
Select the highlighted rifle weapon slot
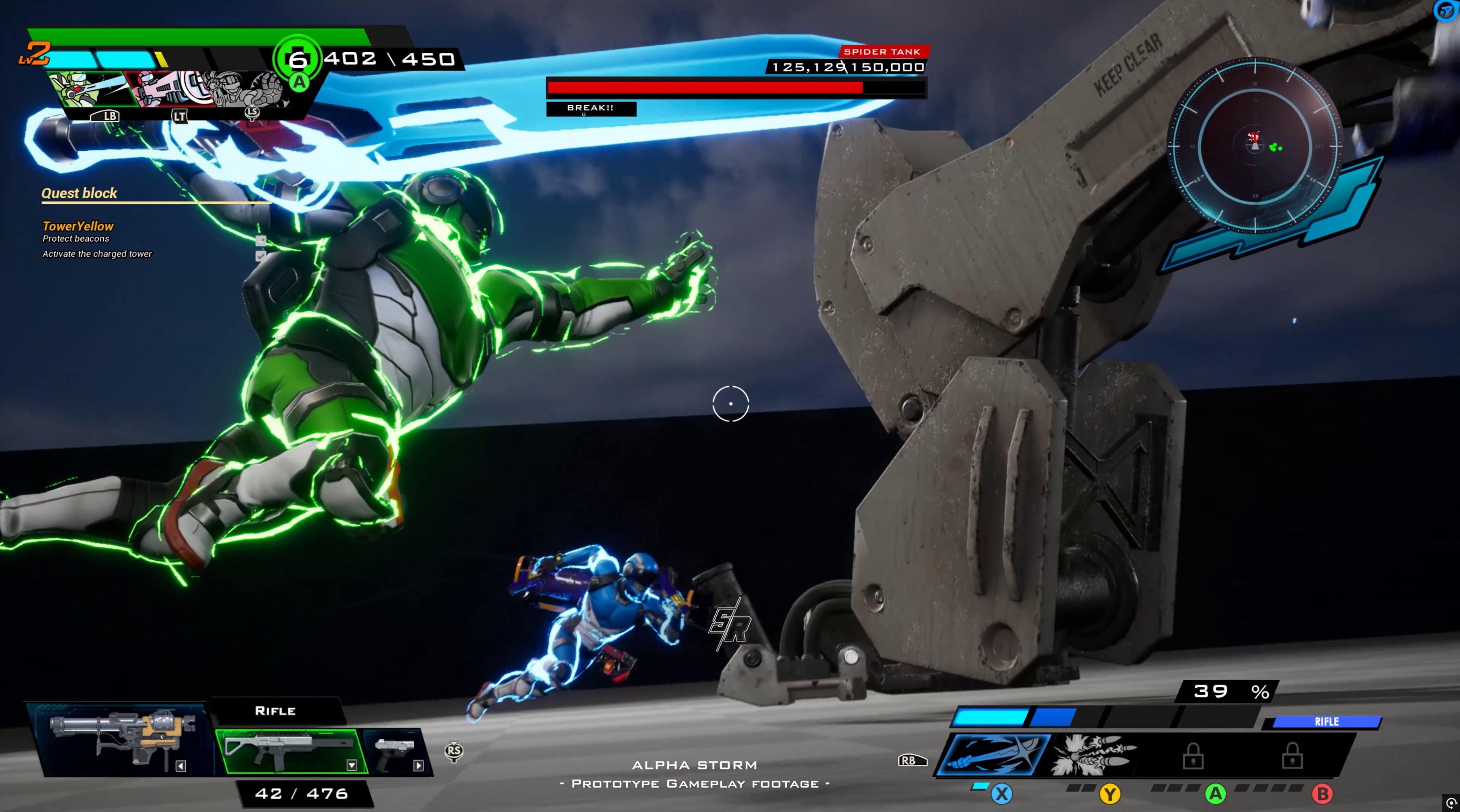coord(289,751)
